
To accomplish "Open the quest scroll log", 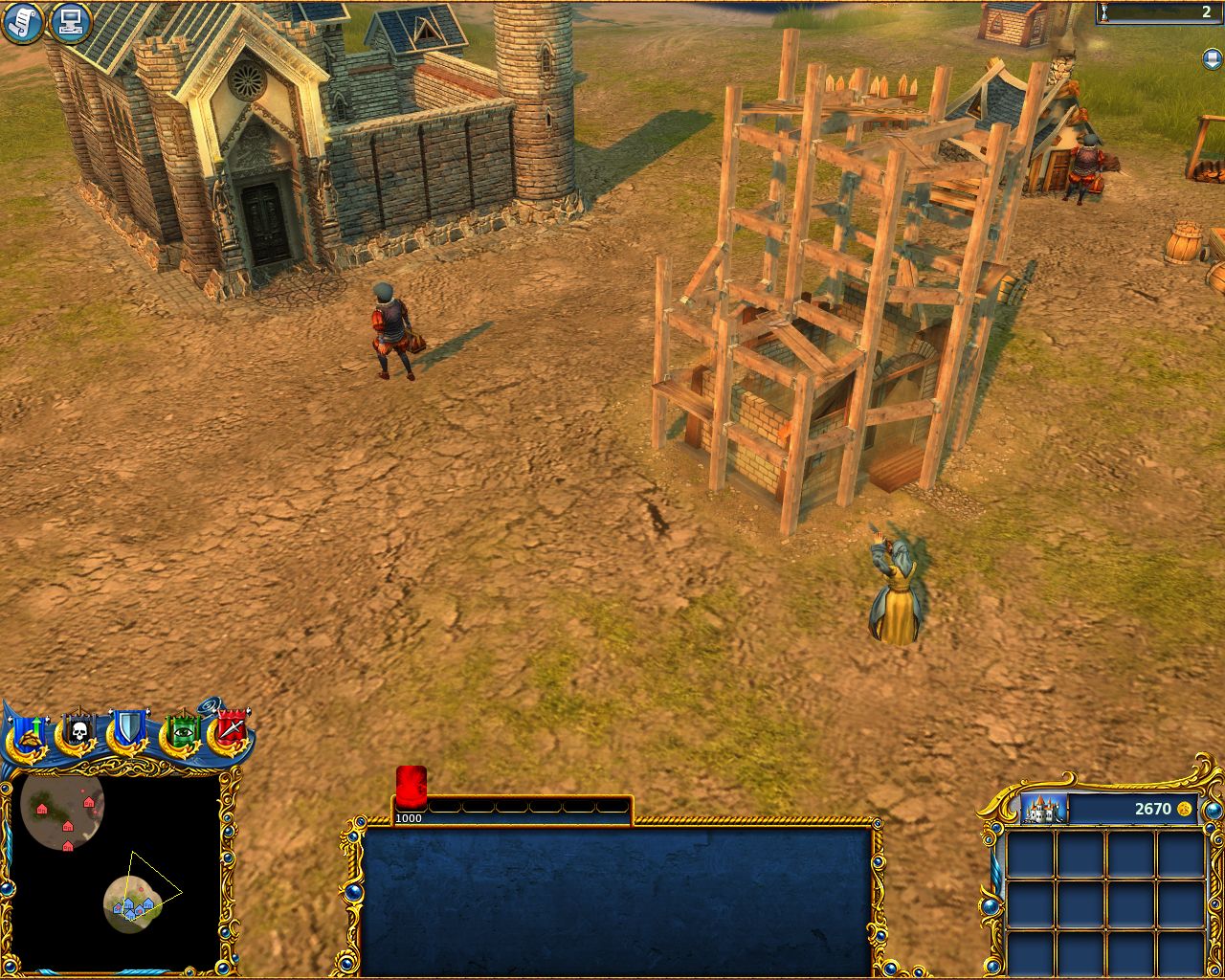I will tap(21, 22).
